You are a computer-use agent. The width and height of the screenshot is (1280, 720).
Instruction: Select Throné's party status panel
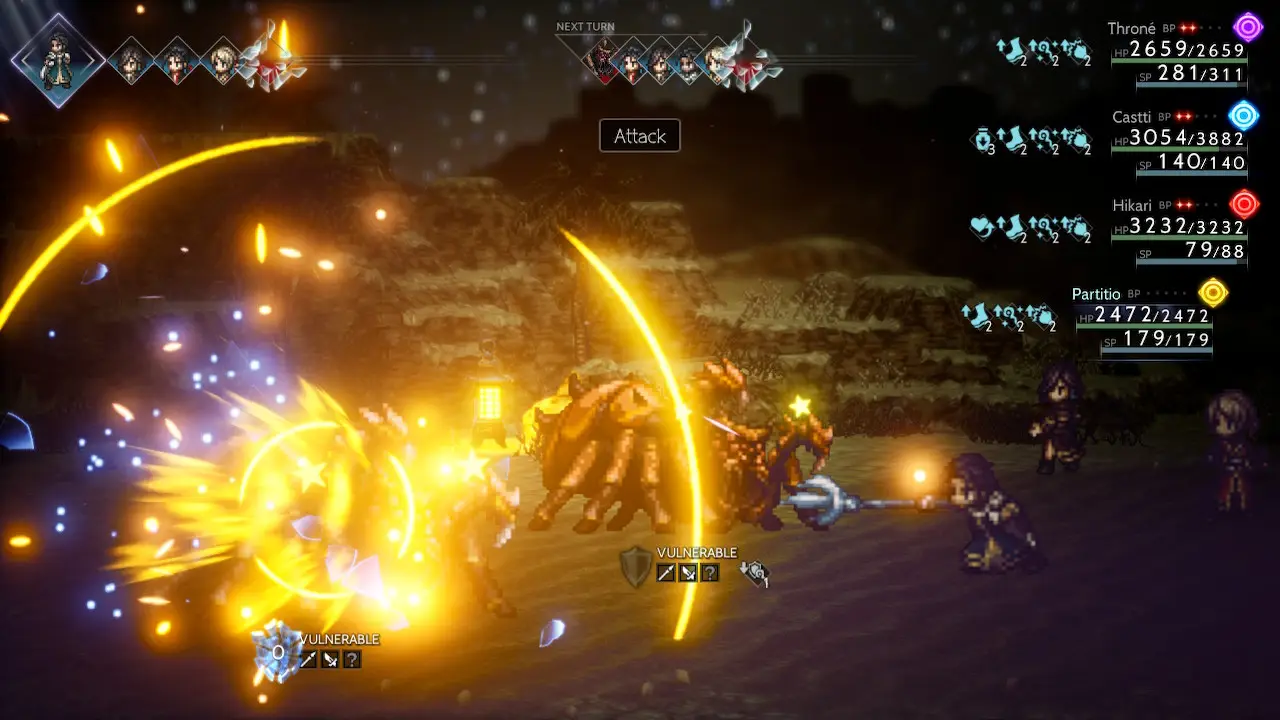tap(1177, 52)
